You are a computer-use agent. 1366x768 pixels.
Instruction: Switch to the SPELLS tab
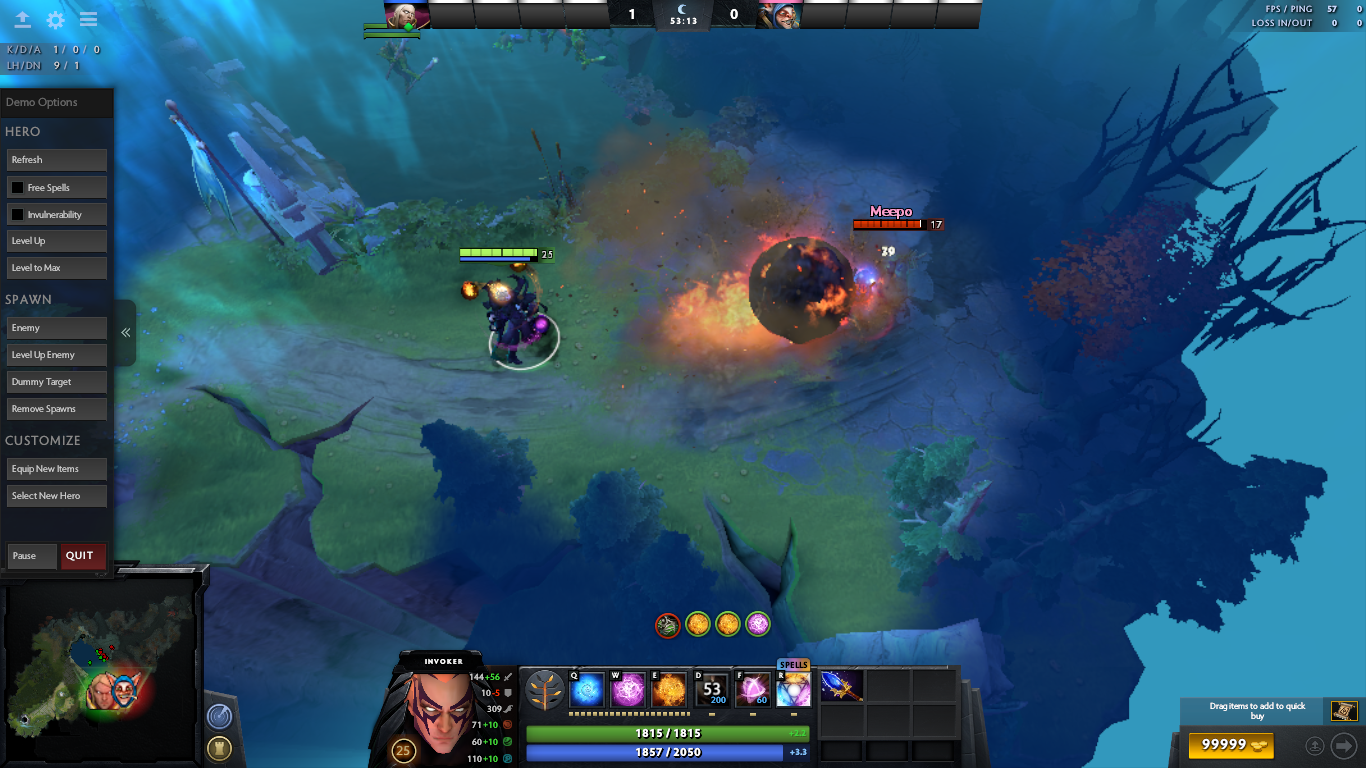click(x=794, y=663)
